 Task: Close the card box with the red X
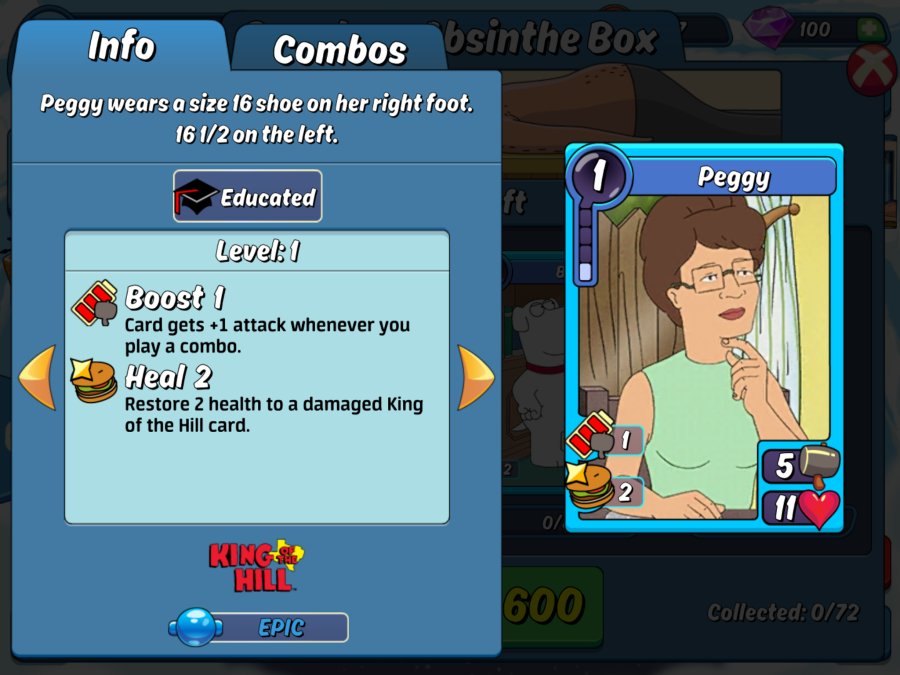pyautogui.click(x=871, y=71)
